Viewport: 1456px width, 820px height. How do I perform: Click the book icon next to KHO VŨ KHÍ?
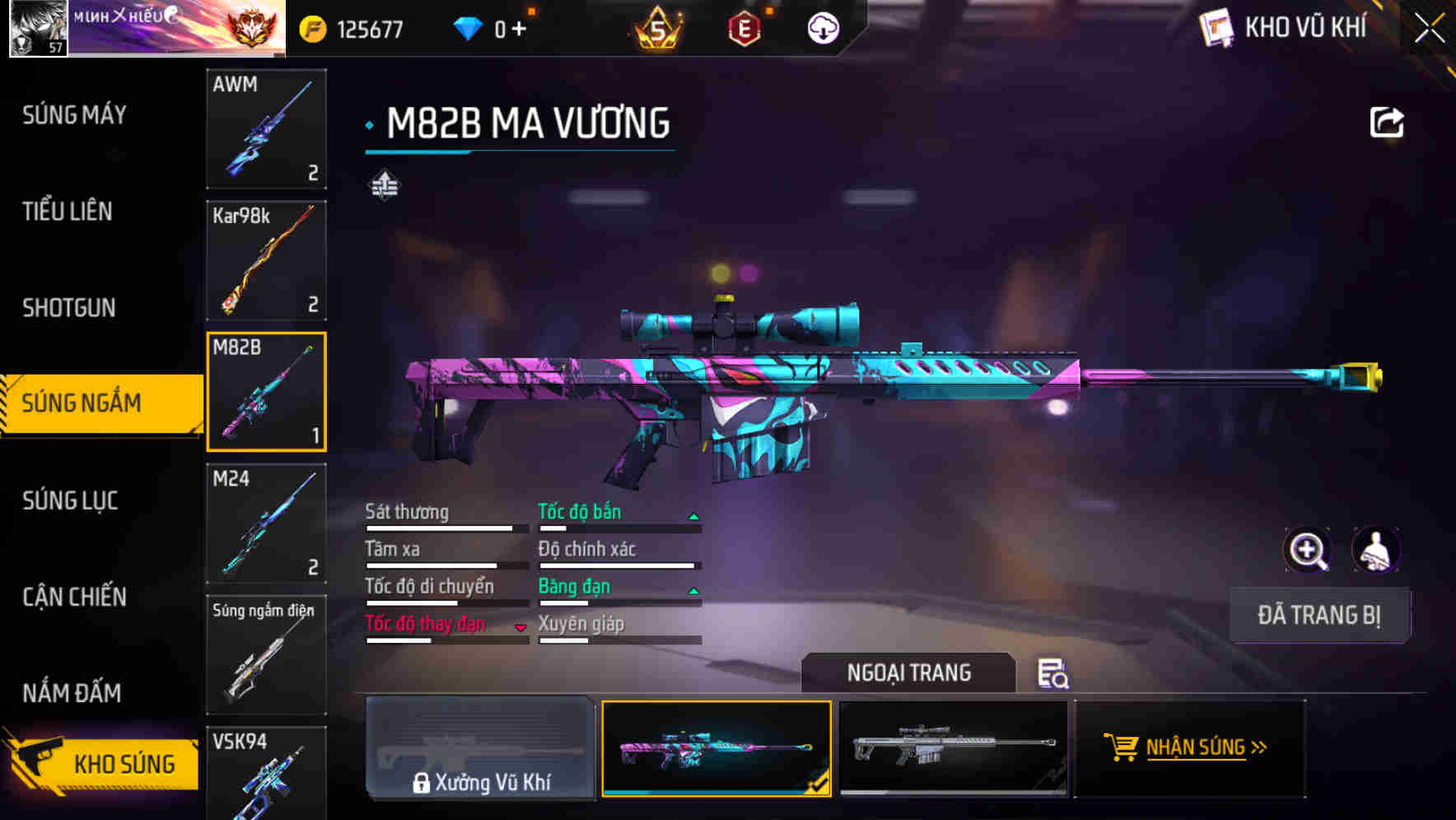1215,26
